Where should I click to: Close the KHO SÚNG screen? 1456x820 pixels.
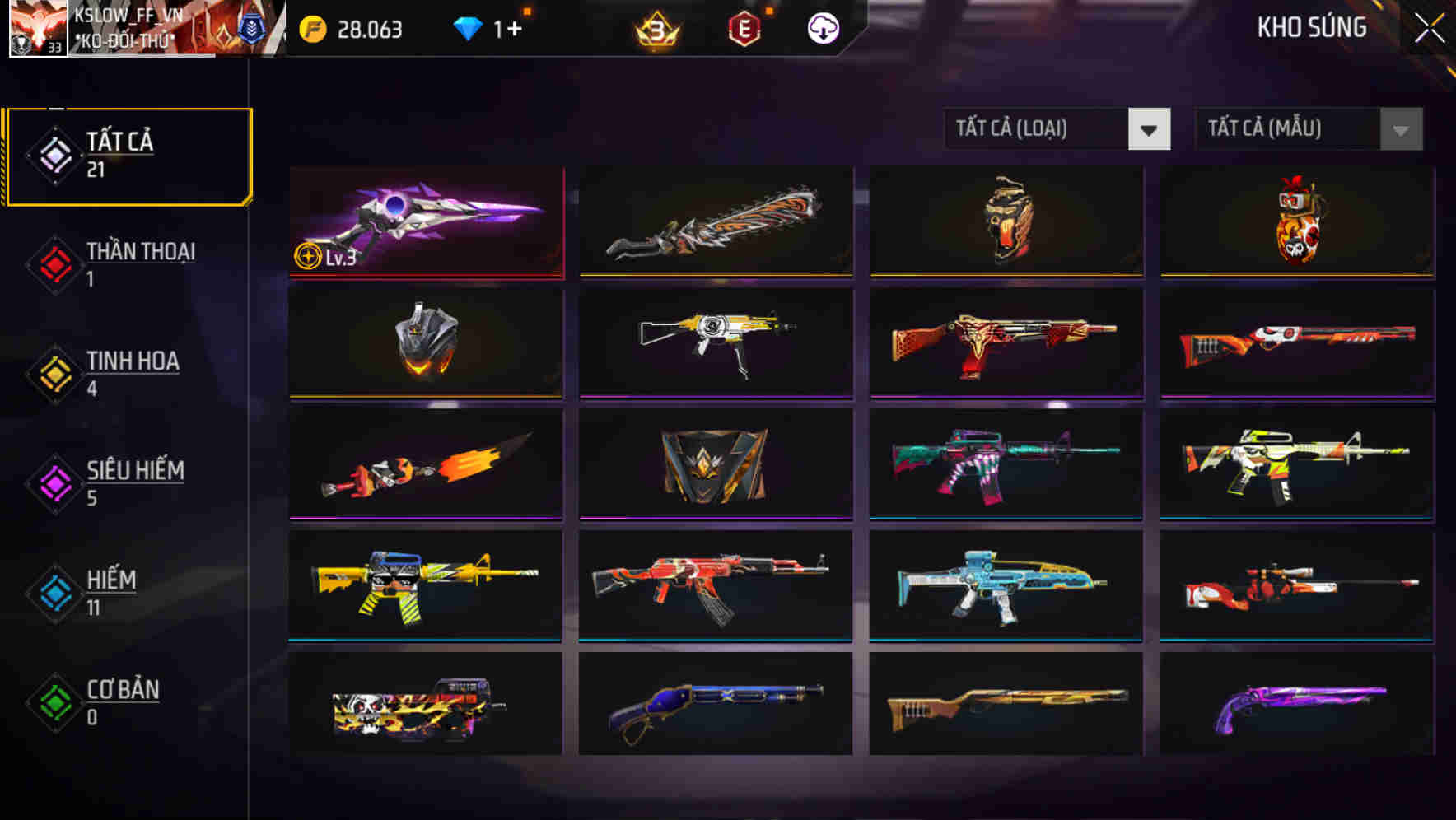(x=1429, y=26)
